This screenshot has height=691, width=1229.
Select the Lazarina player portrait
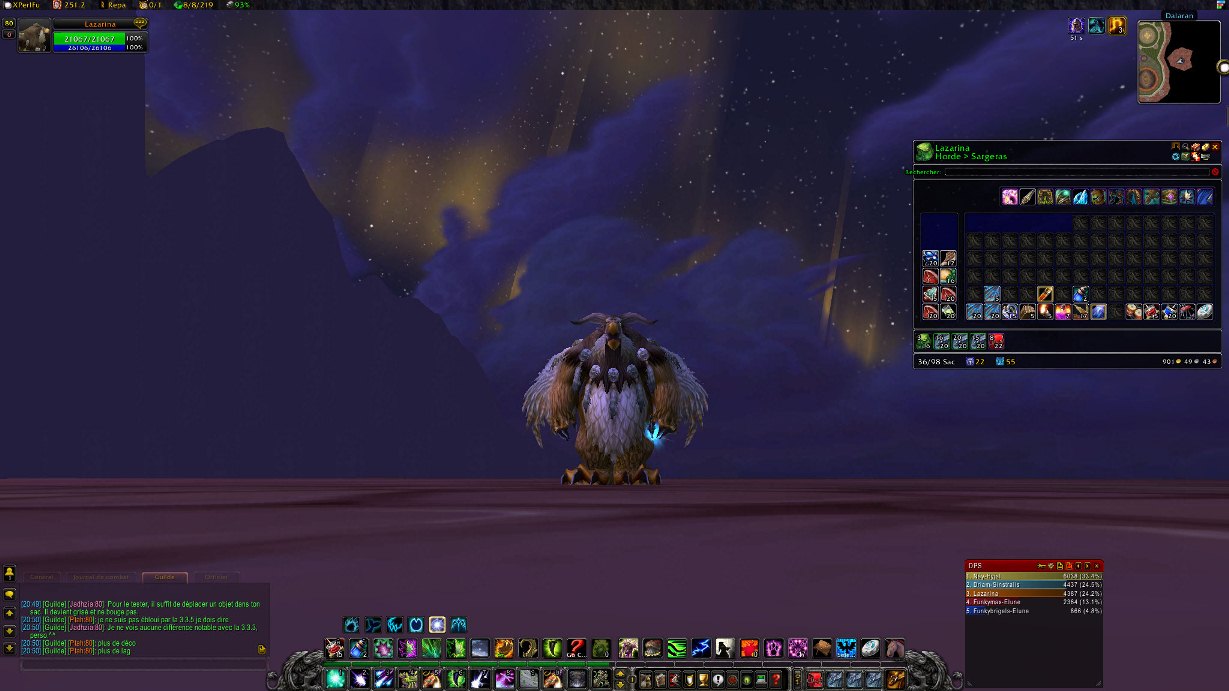[34, 37]
